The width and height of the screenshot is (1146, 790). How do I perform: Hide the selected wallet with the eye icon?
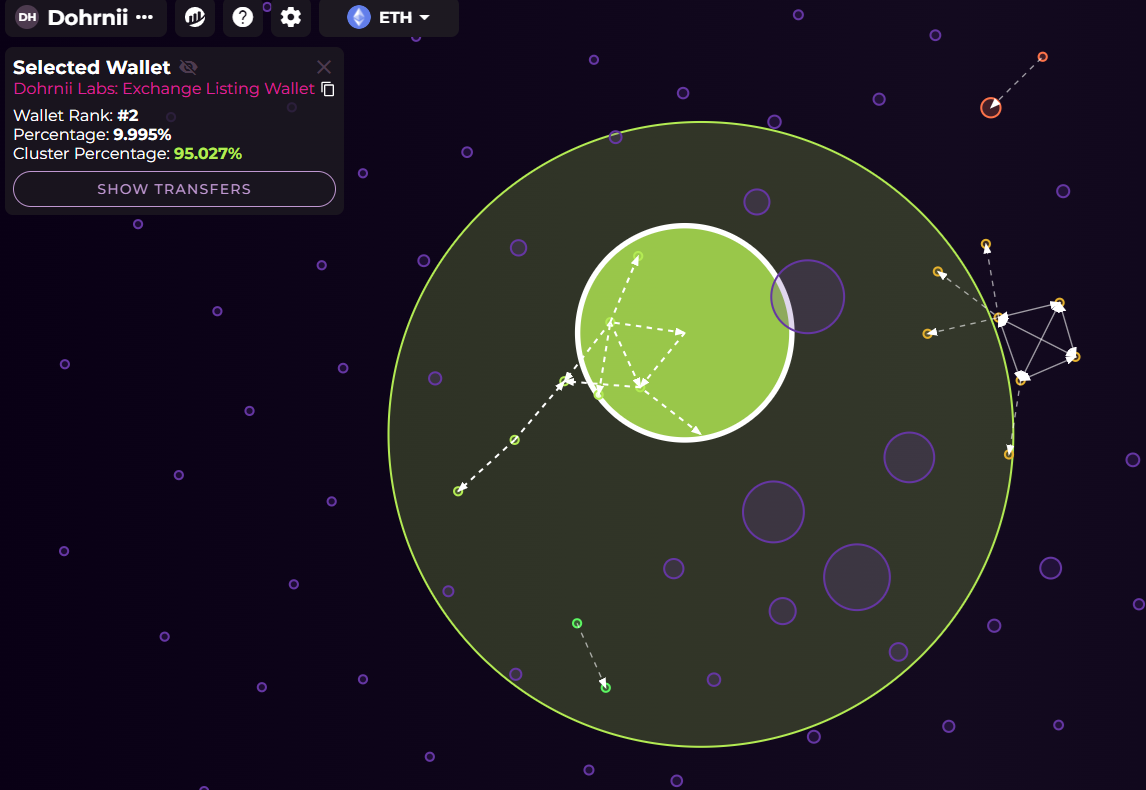pos(188,67)
